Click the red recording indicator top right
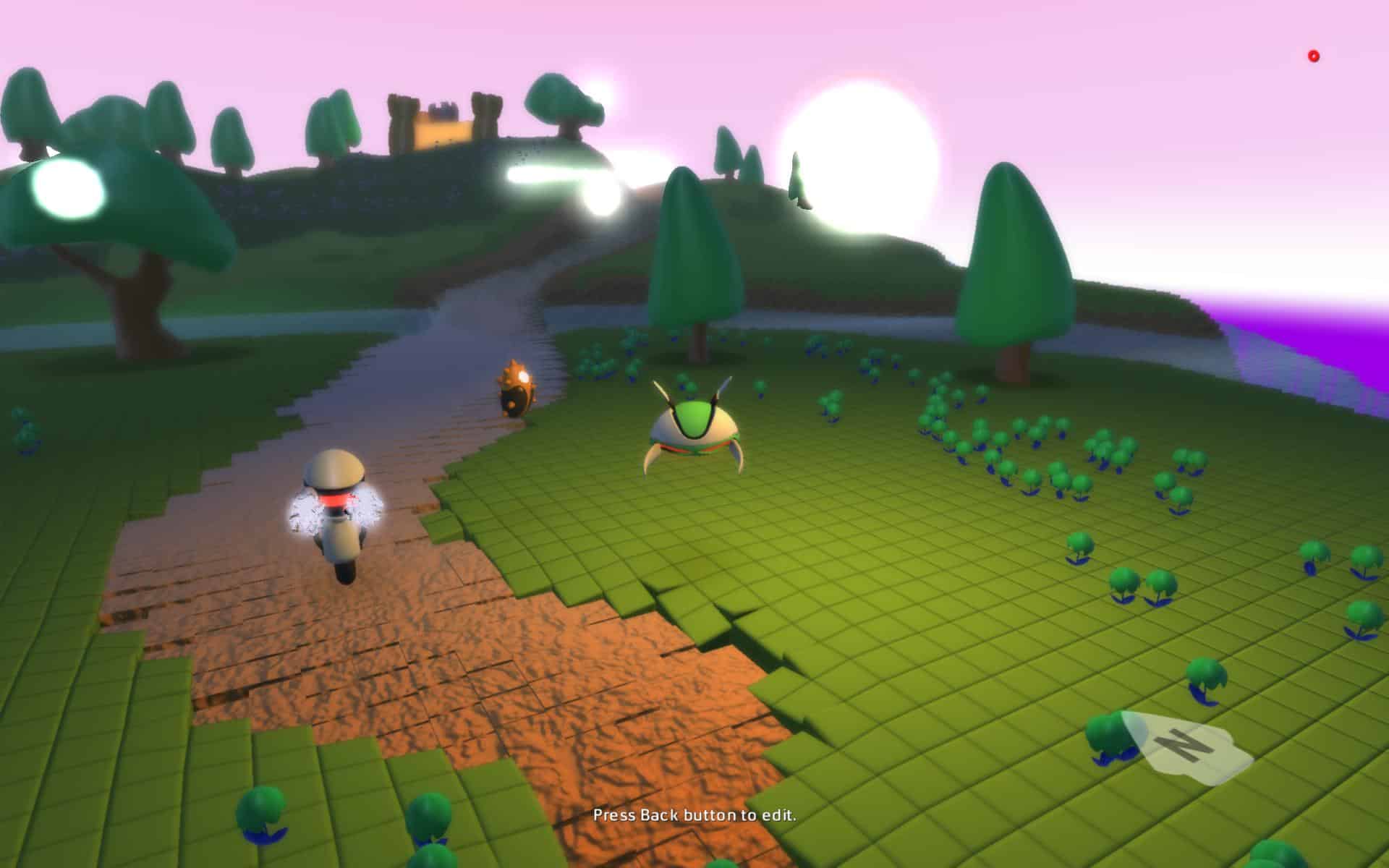1389x868 pixels. point(1313,53)
